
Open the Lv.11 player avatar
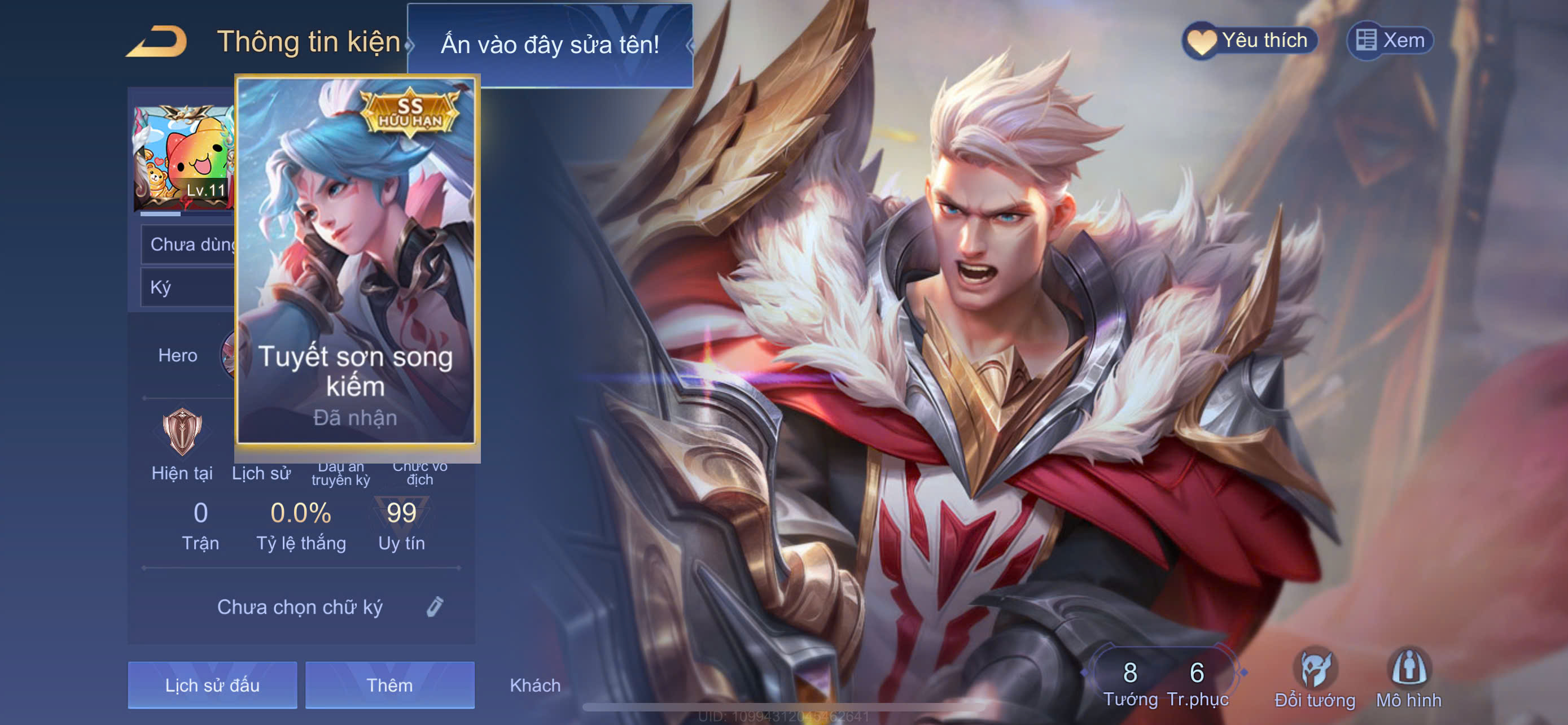[183, 158]
